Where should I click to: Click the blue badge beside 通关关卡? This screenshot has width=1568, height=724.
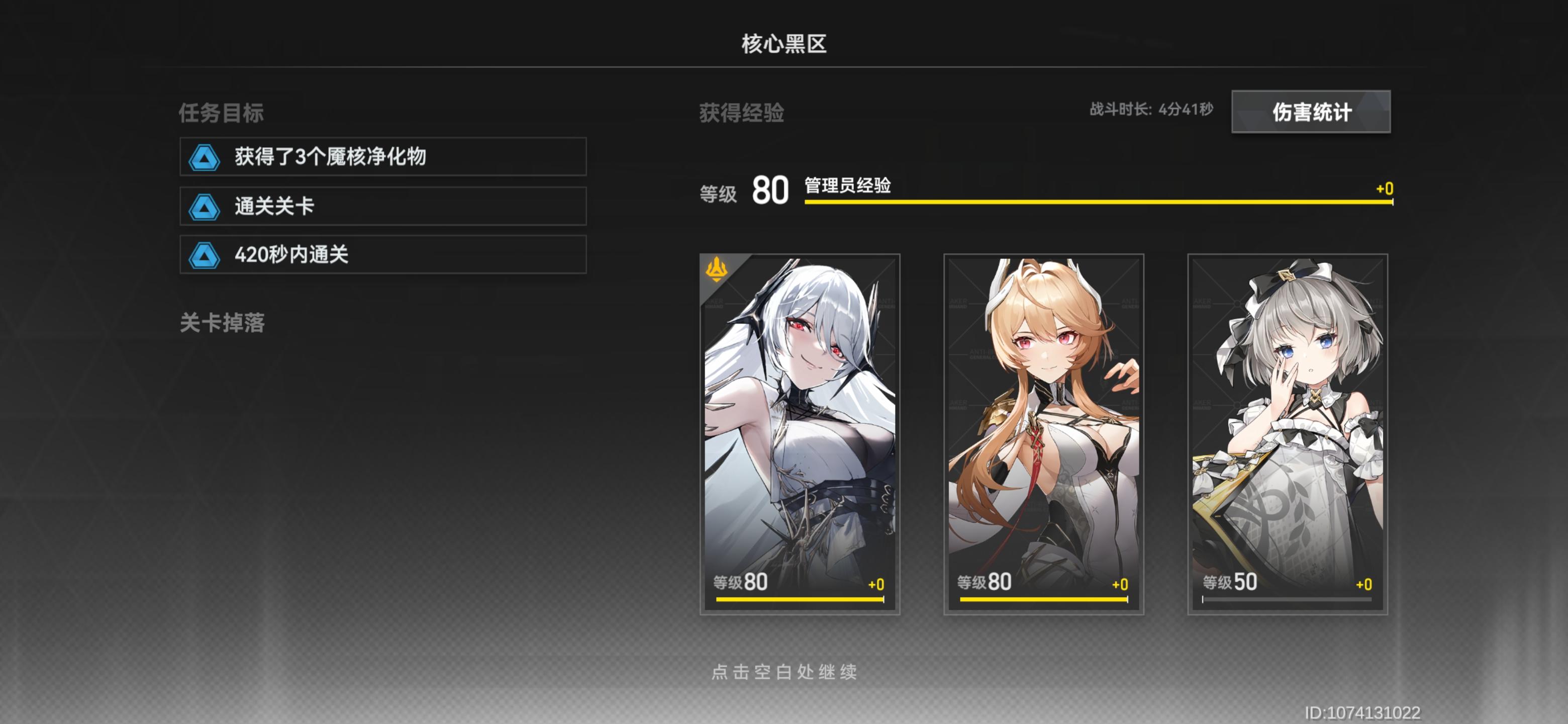205,206
